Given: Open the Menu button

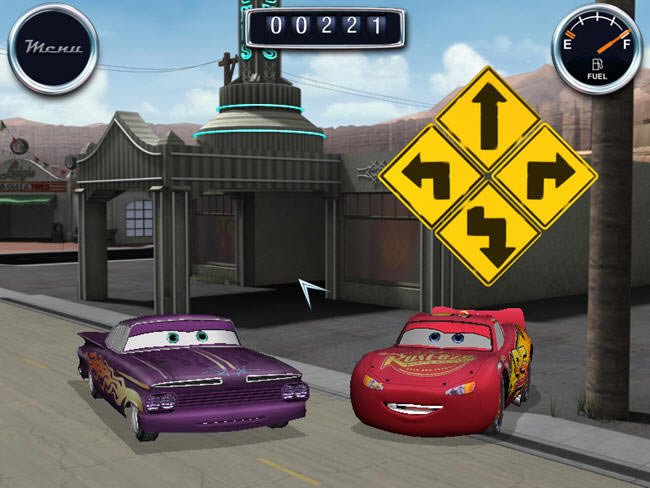Looking at the screenshot, I should click(x=53, y=47).
